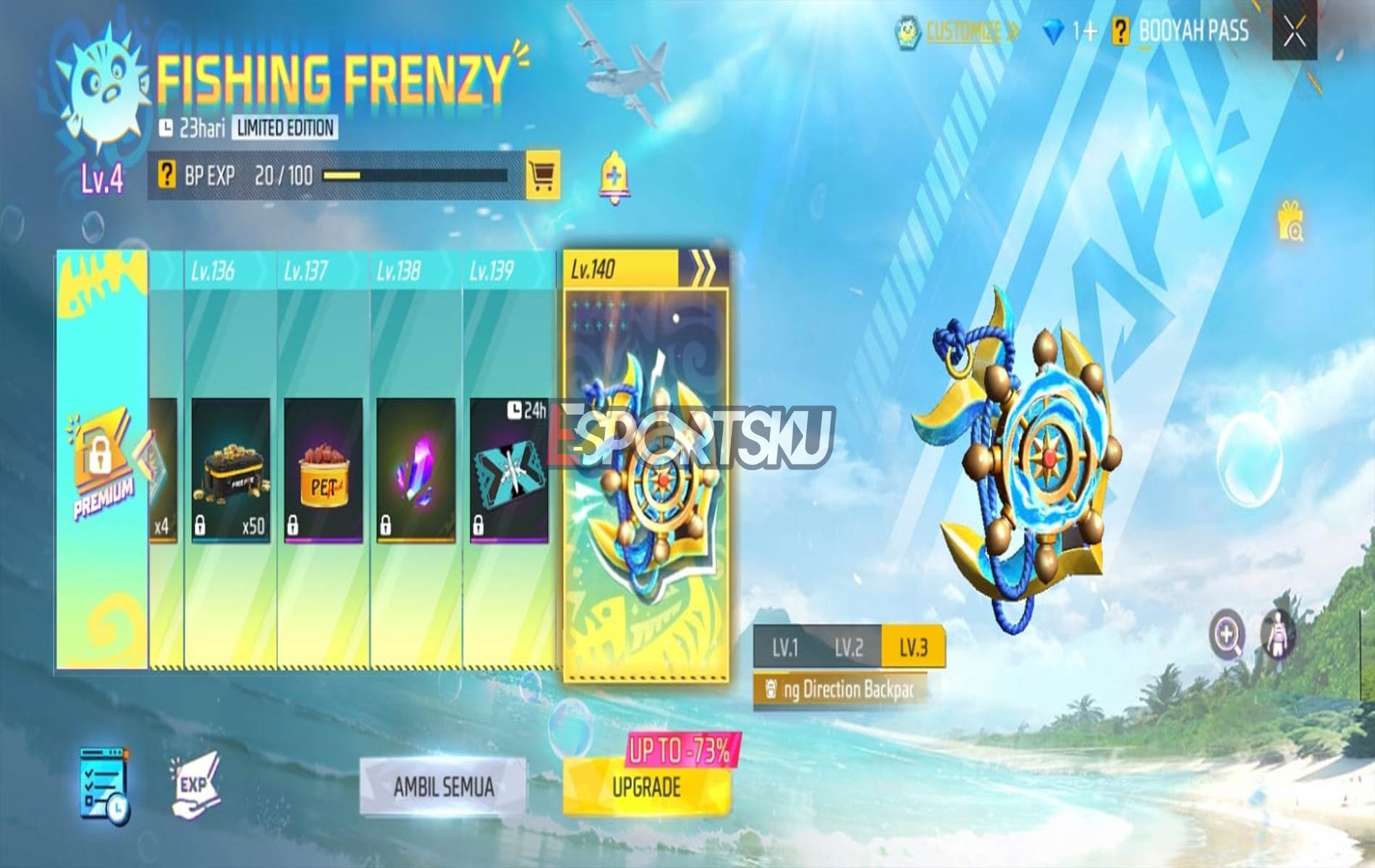Open the Booyah Pass question mark icon
Image resolution: width=1375 pixels, height=868 pixels.
coord(1120,31)
